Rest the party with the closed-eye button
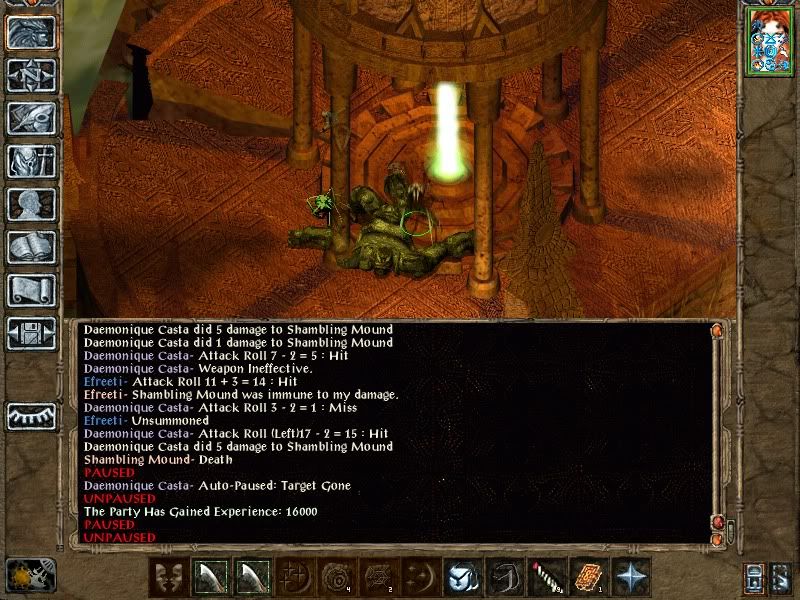This screenshot has height=600, width=800. point(31,416)
